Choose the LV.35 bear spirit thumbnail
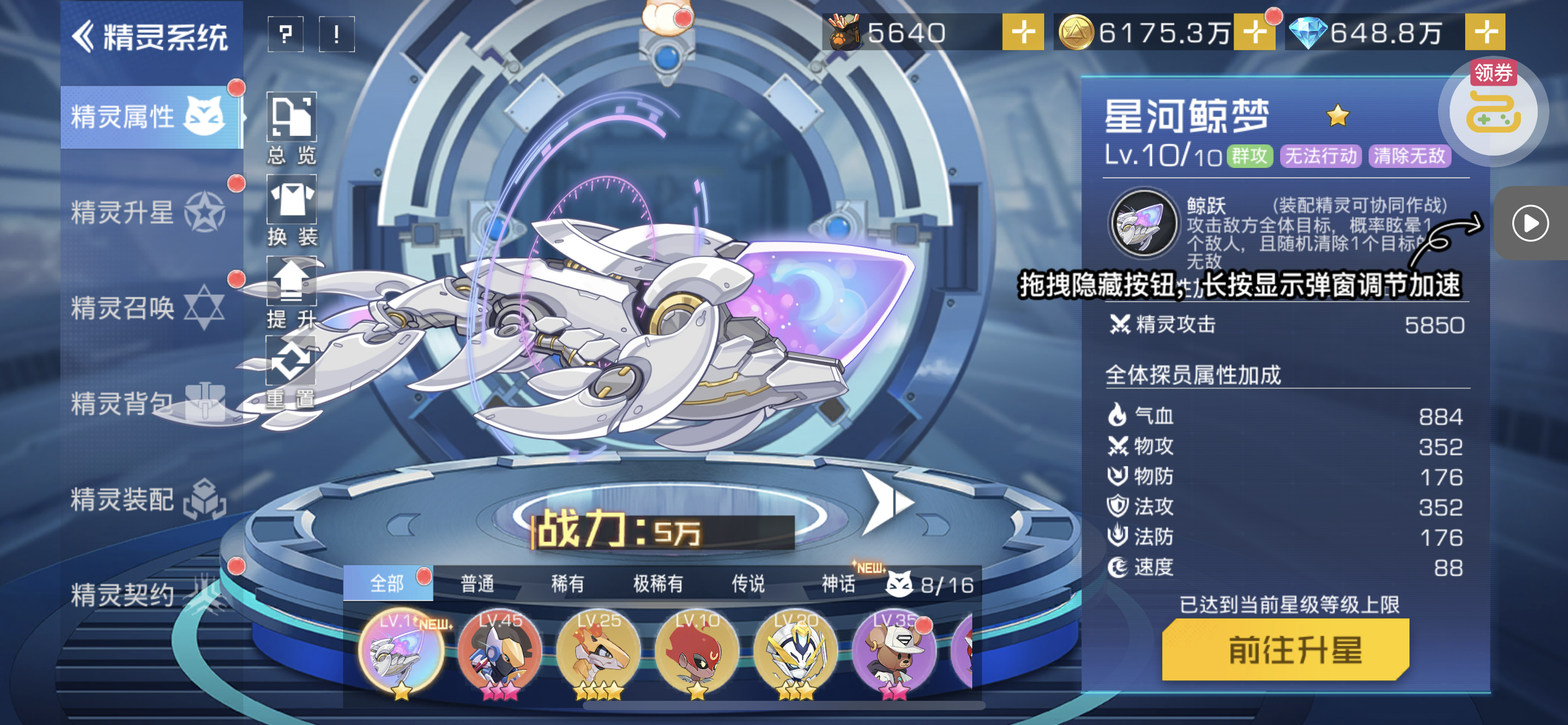Image resolution: width=1568 pixels, height=725 pixels. point(894,652)
